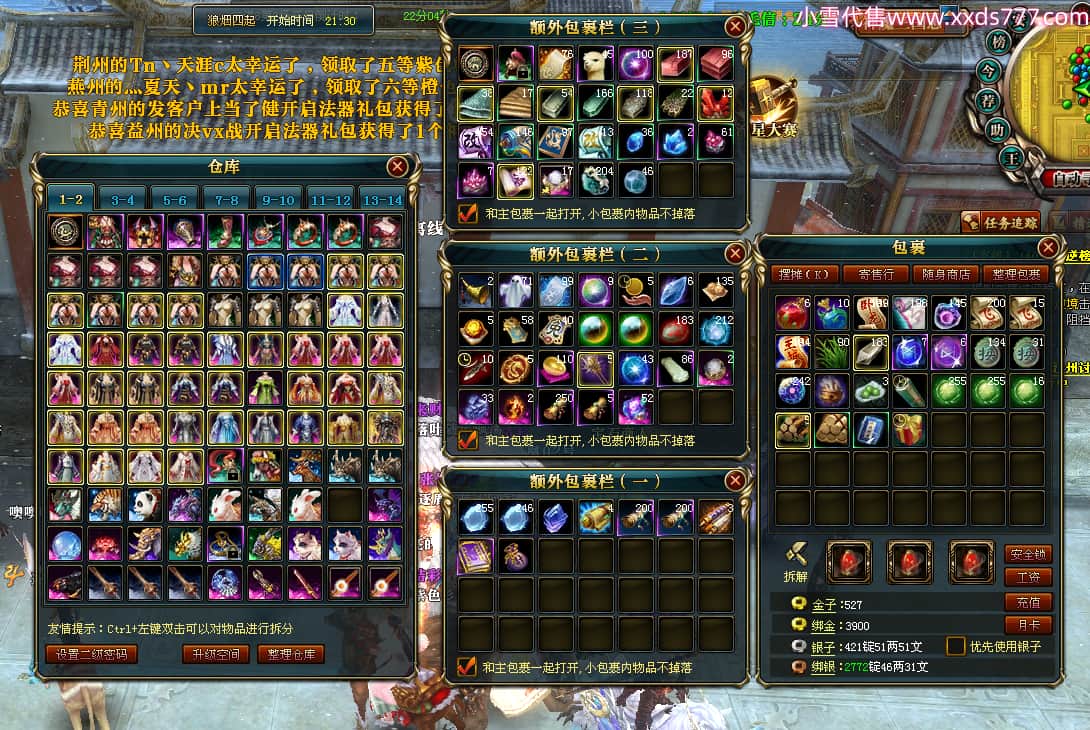The width and height of the screenshot is (1090, 730).
Task: Open the 摆摊（K）stall button
Action: point(803,274)
